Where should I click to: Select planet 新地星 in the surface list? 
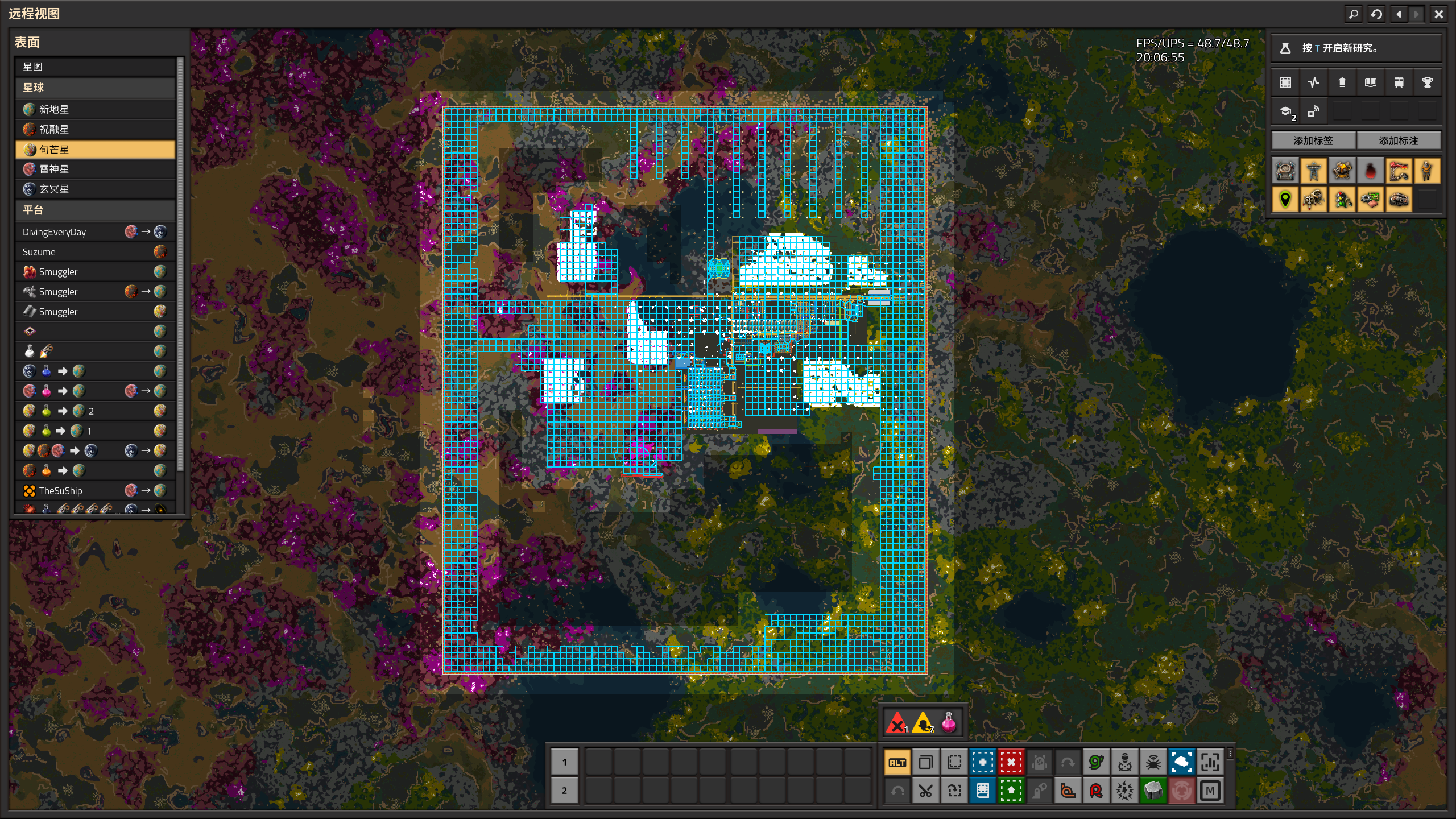95,109
